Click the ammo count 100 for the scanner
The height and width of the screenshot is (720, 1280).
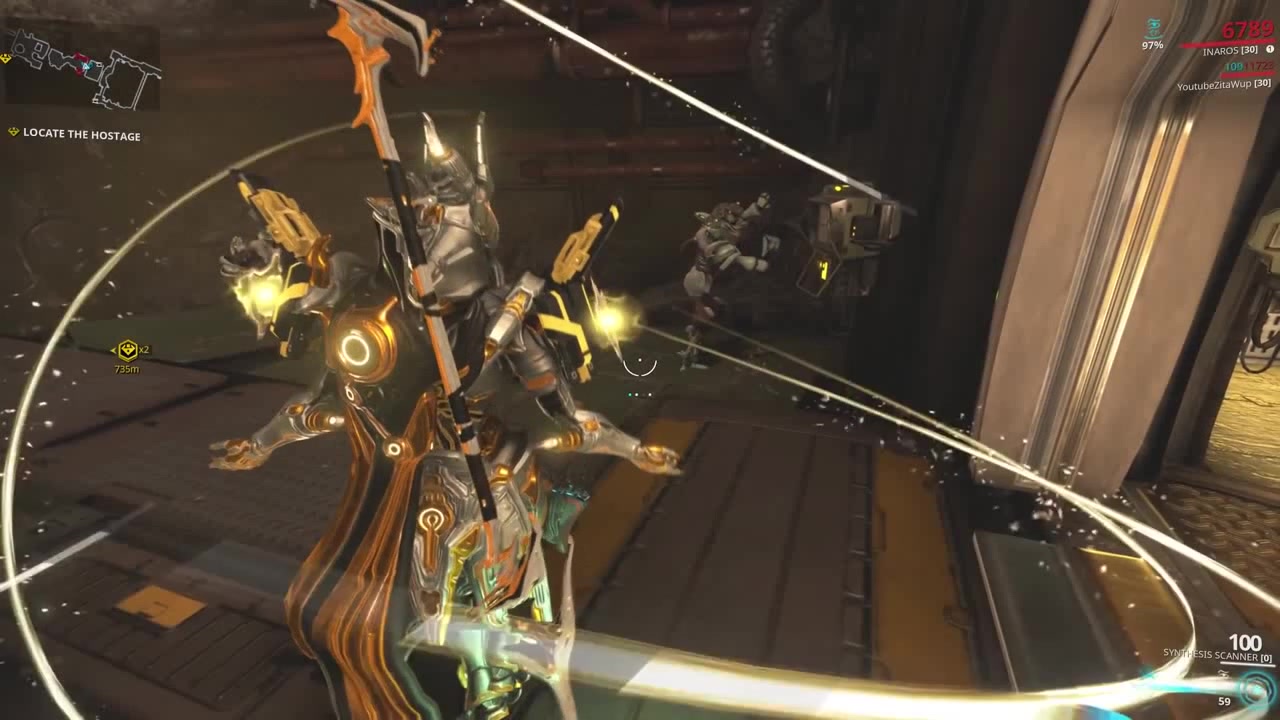(x=1245, y=642)
